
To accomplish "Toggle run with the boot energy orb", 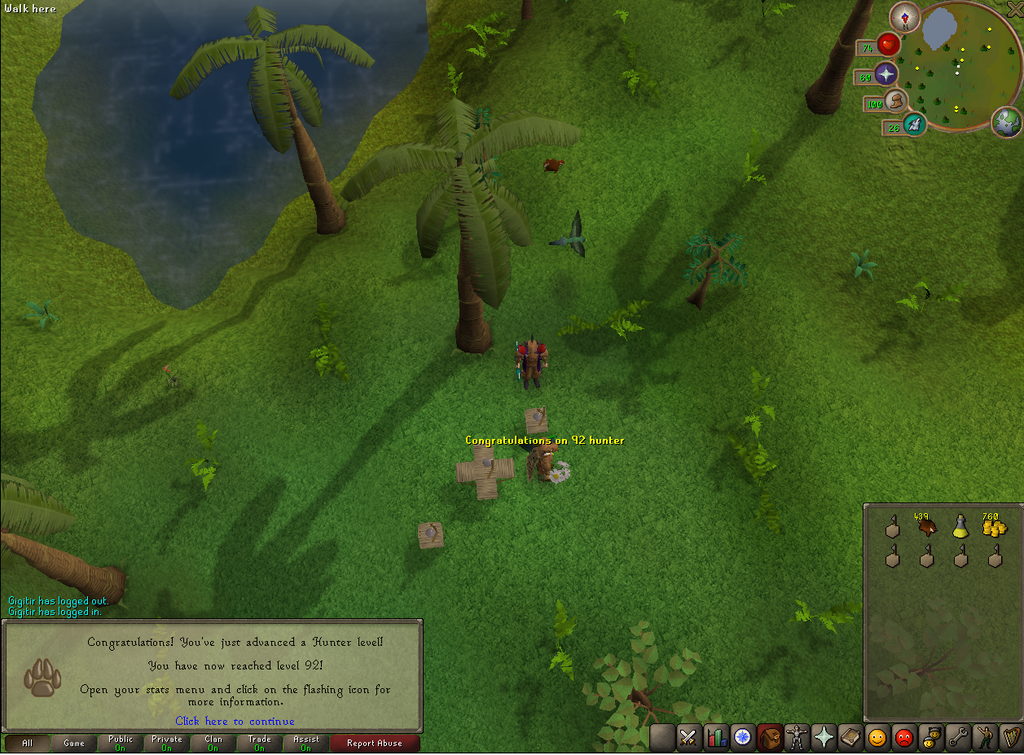I will 897,101.
